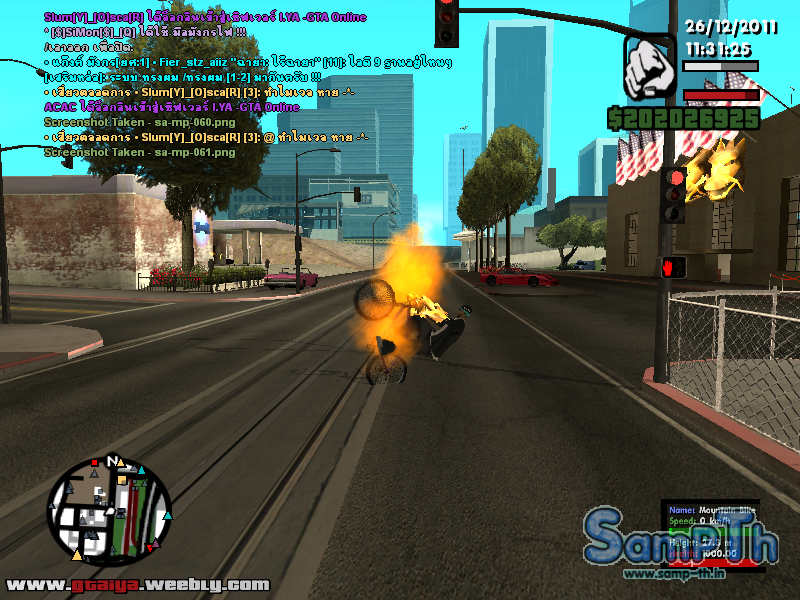
Task: Select the north N marker on radar
Action: click(112, 462)
